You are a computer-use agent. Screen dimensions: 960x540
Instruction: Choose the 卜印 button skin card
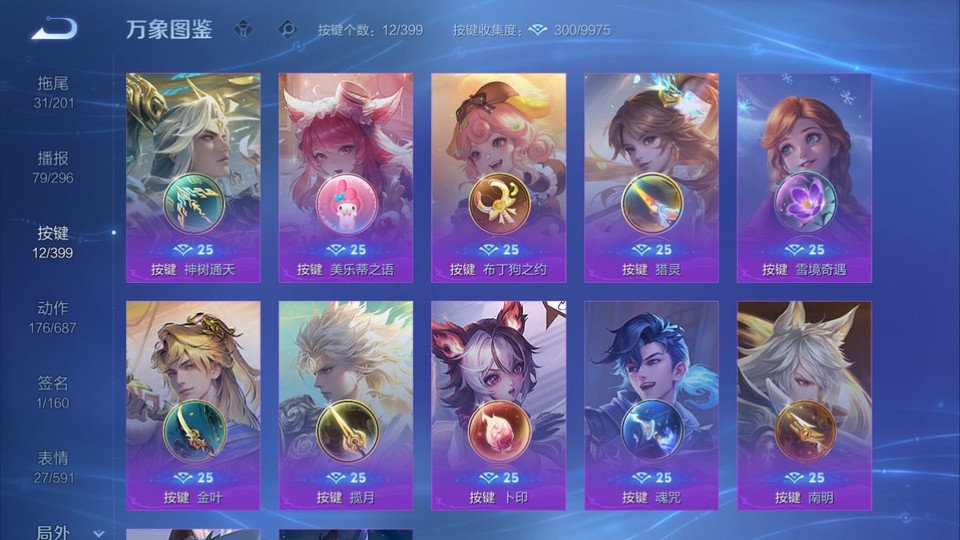pos(498,405)
